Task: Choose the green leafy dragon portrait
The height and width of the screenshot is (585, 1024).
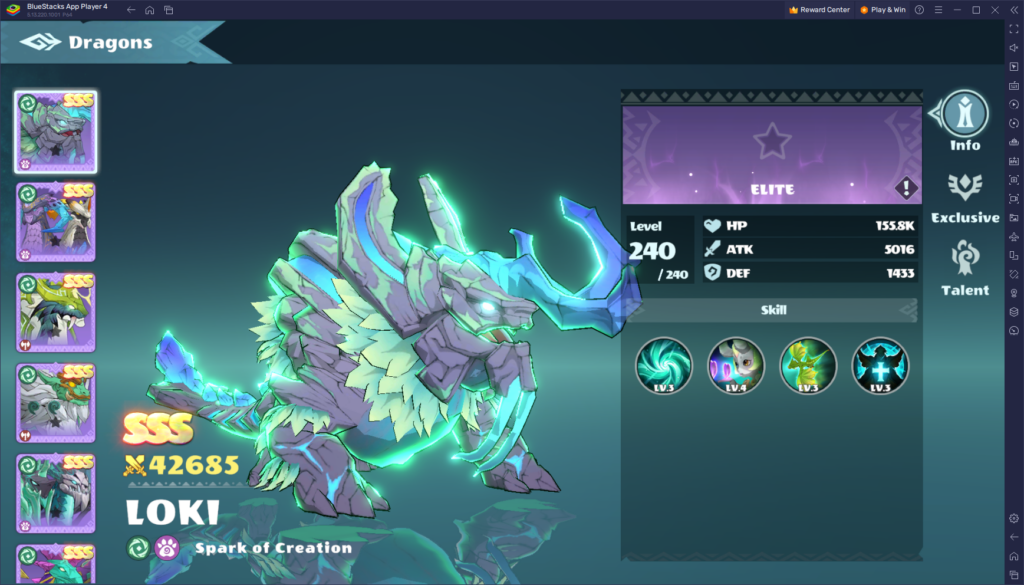Action: 56,312
